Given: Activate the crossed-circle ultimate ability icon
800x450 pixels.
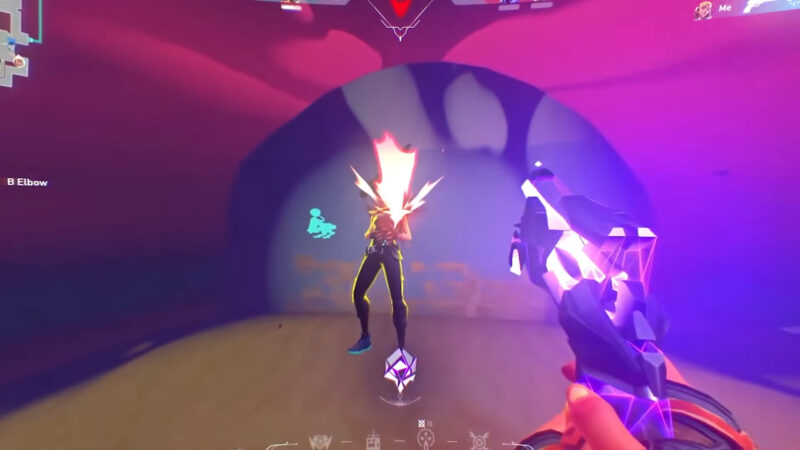Looking at the screenshot, I should tap(478, 440).
